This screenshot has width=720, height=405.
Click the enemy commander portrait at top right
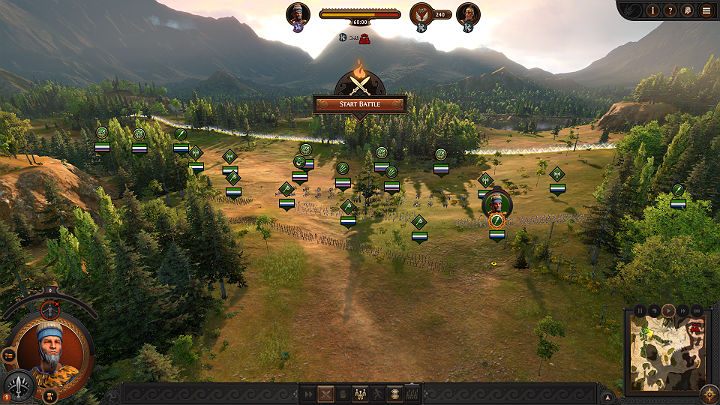467,14
